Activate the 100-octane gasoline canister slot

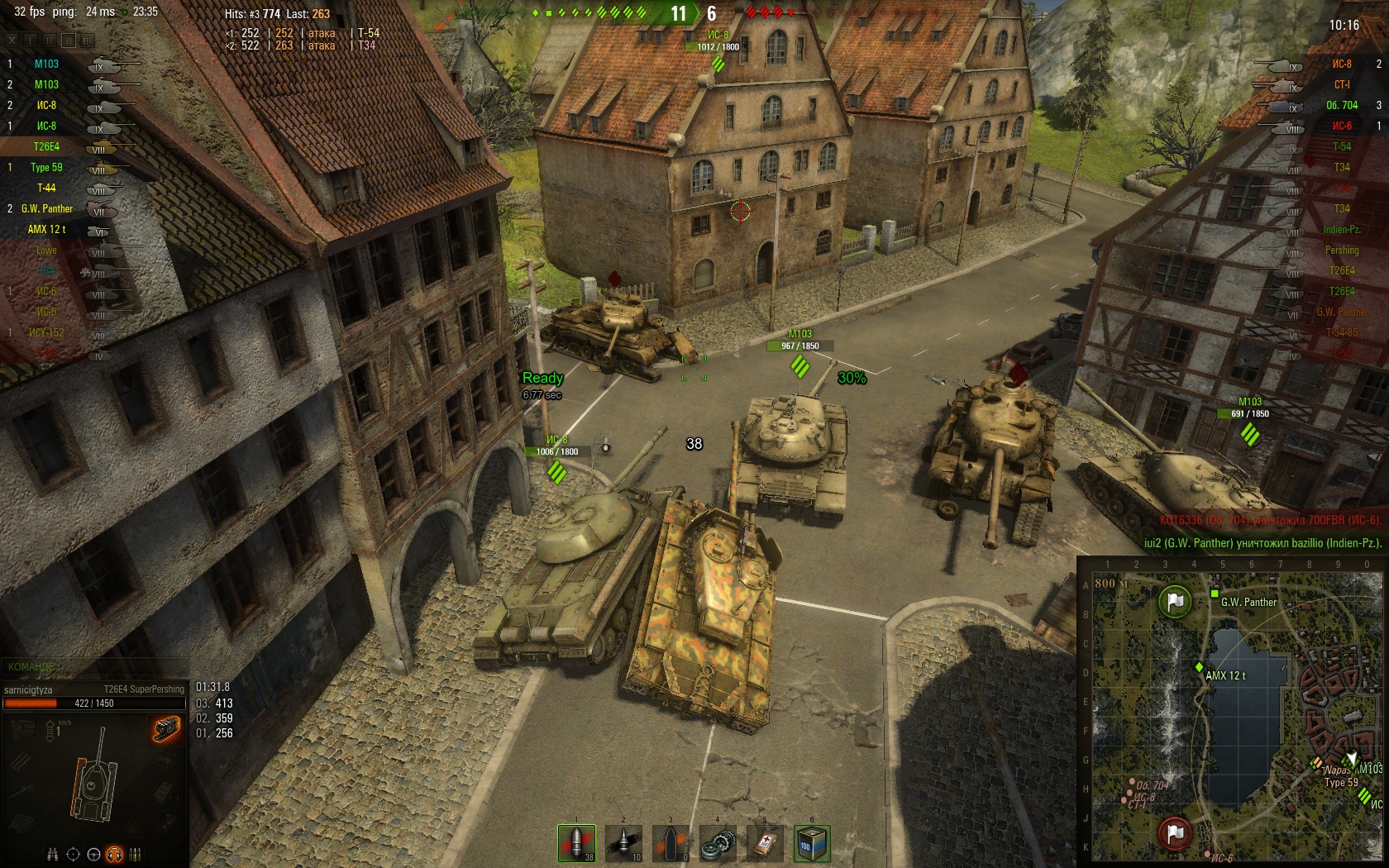coord(811,843)
